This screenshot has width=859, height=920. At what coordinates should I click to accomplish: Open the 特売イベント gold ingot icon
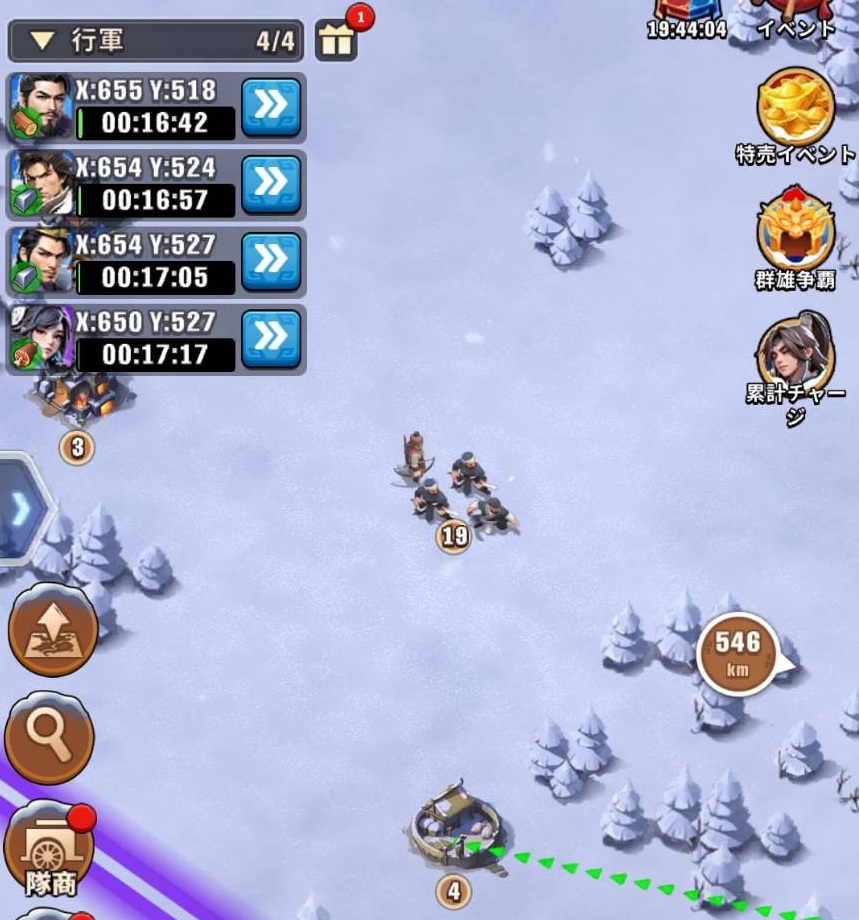[x=795, y=108]
